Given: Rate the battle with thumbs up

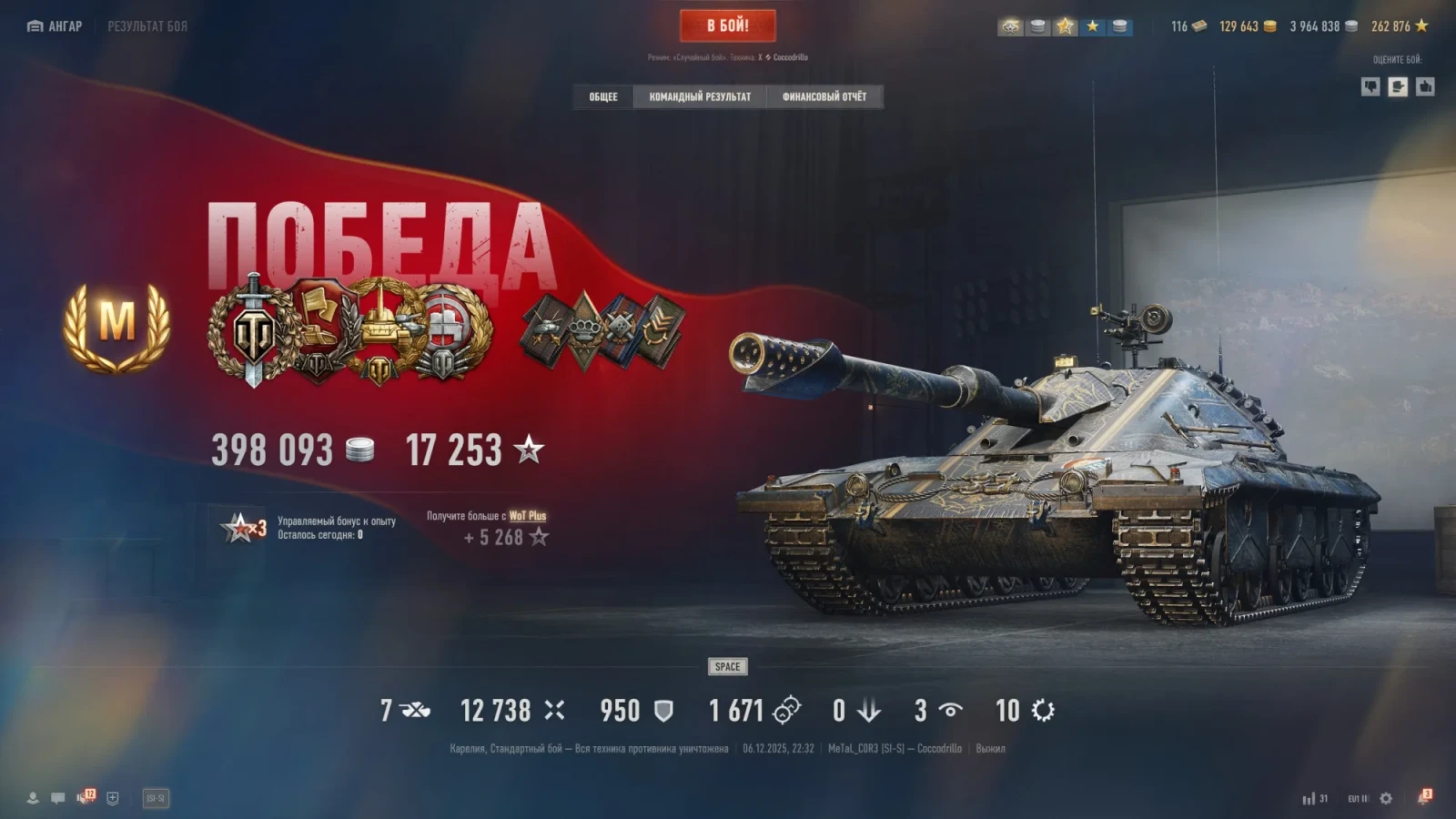Looking at the screenshot, I should 1425,86.
